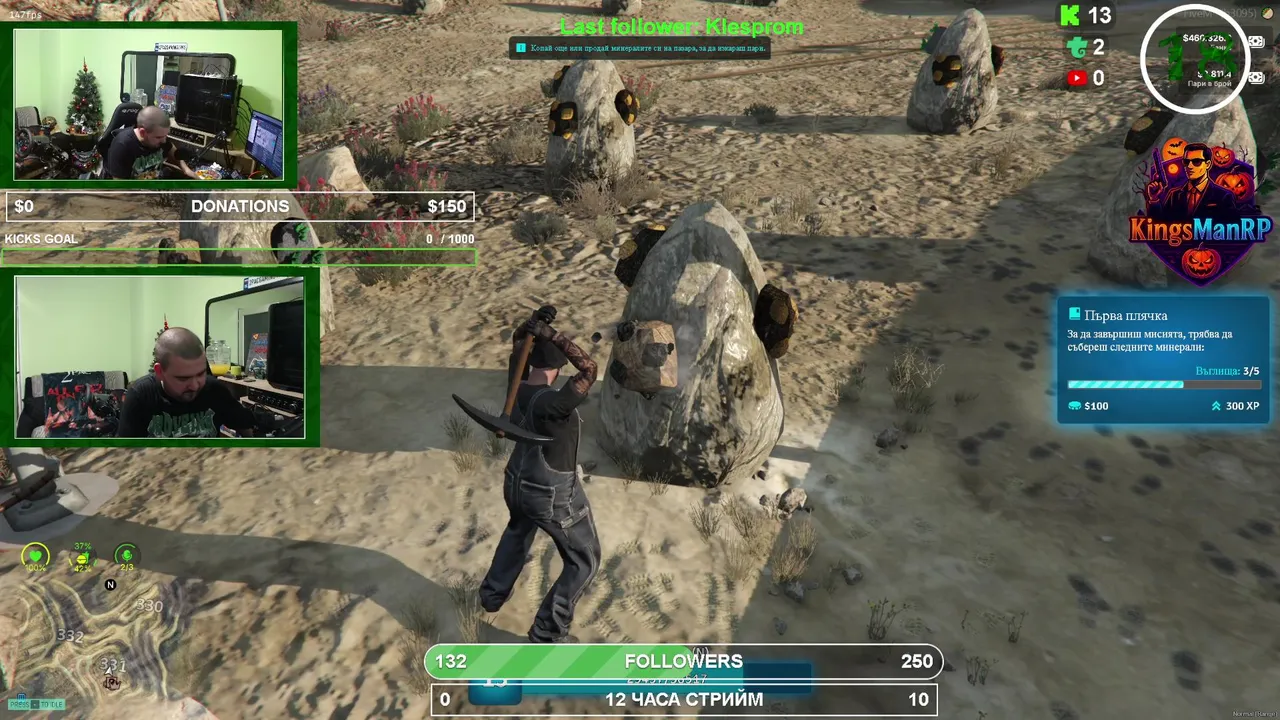The width and height of the screenshot is (1280, 720).
Task: Click the N compass marker on the minimap
Action: click(x=111, y=585)
